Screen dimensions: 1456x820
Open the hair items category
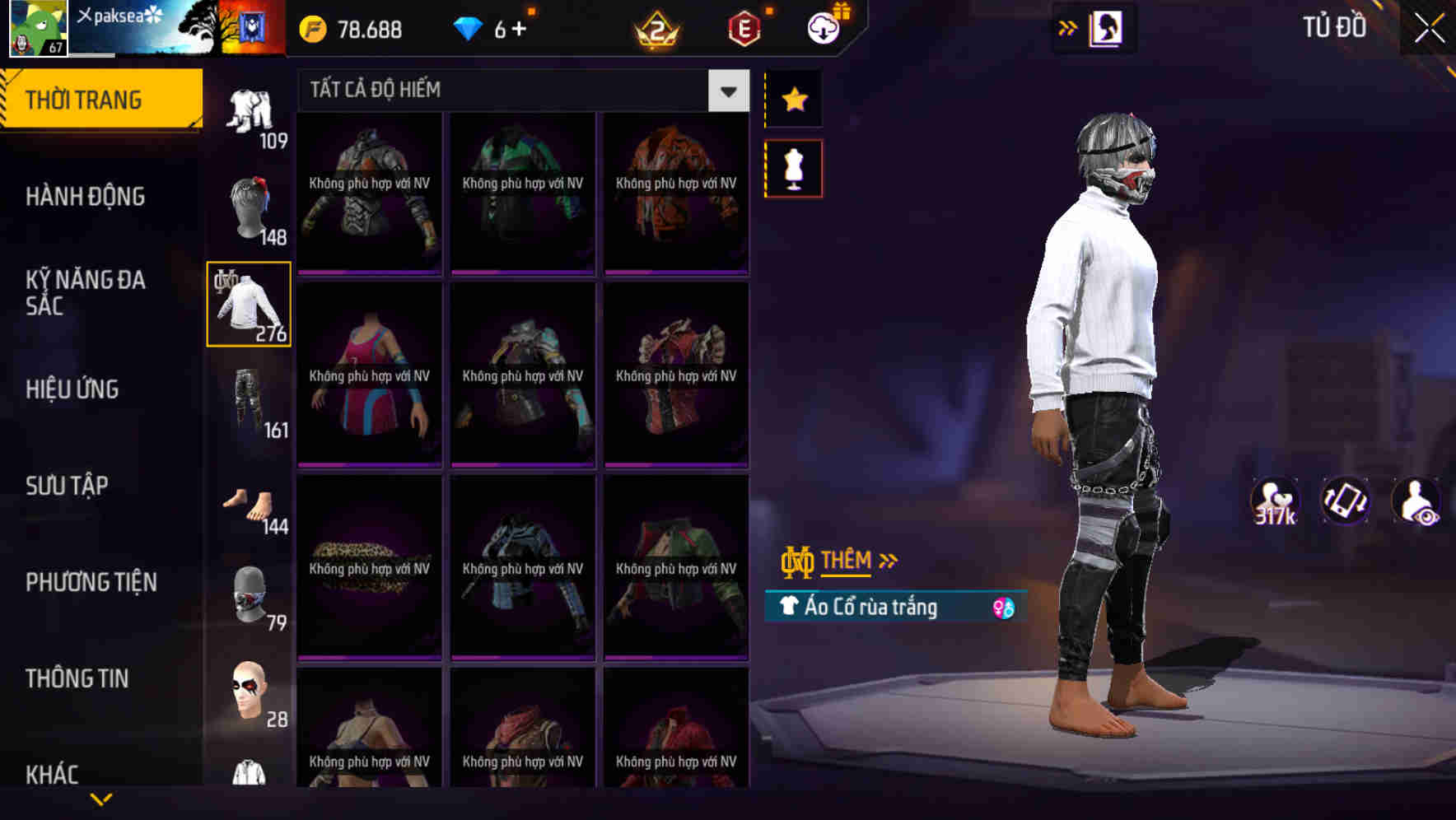248,206
